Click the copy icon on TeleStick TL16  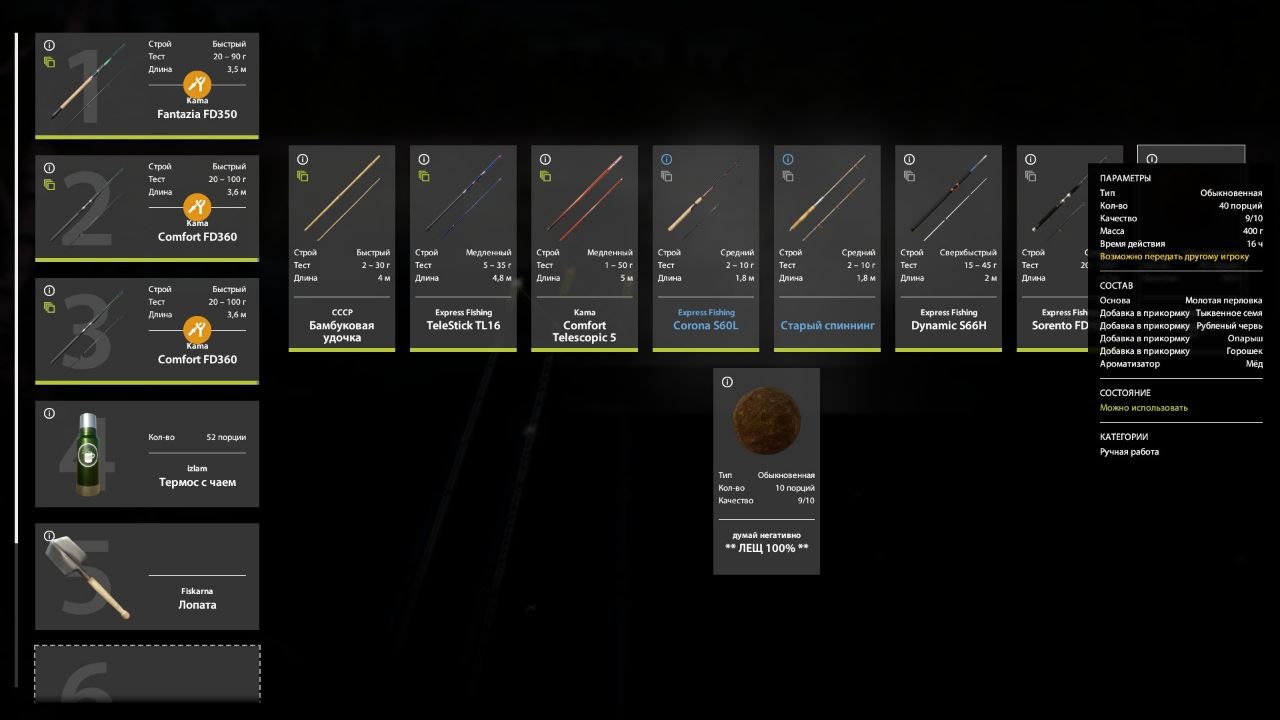tap(424, 176)
